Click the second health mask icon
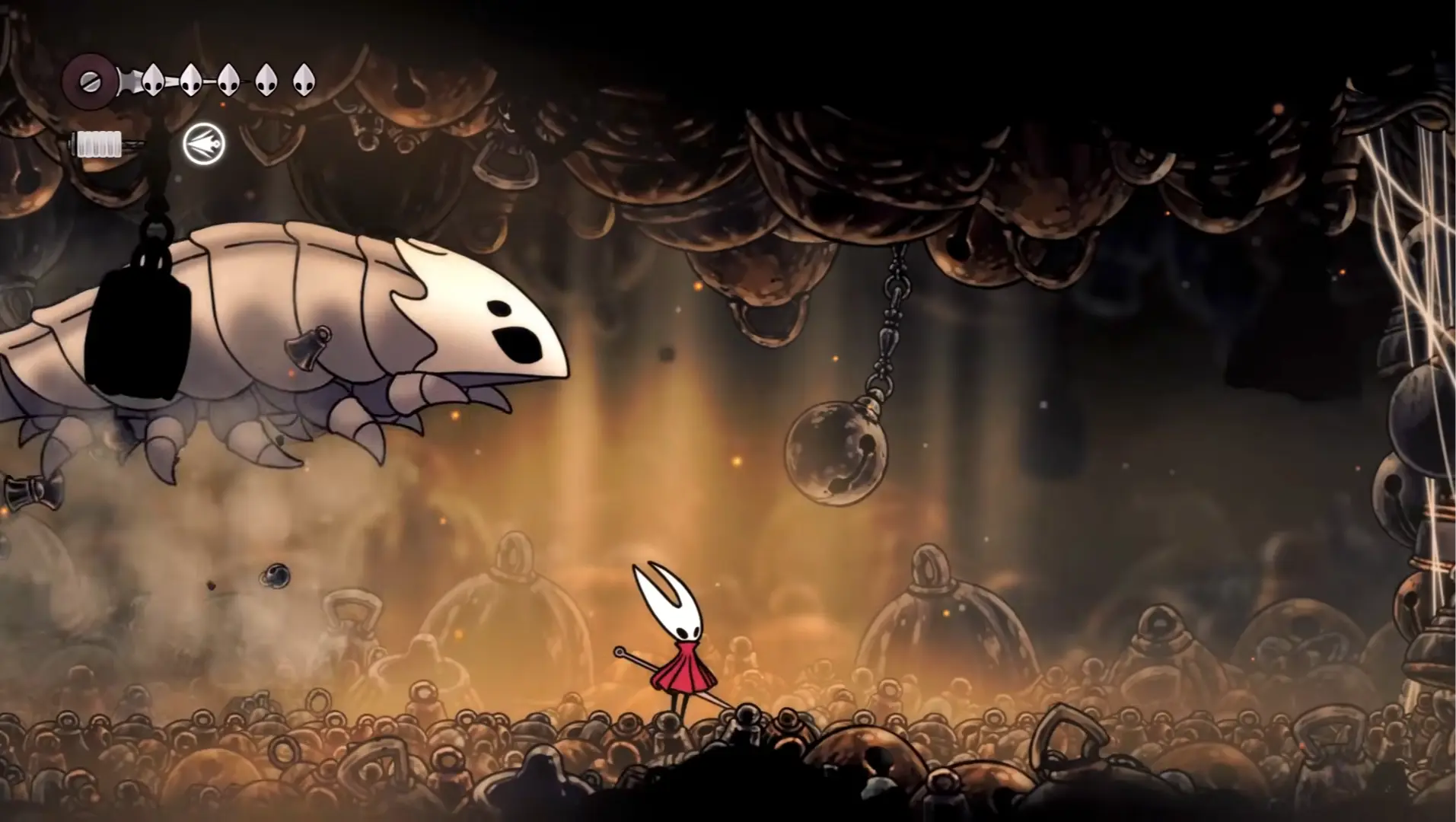Image resolution: width=1456 pixels, height=822 pixels. coord(190,80)
